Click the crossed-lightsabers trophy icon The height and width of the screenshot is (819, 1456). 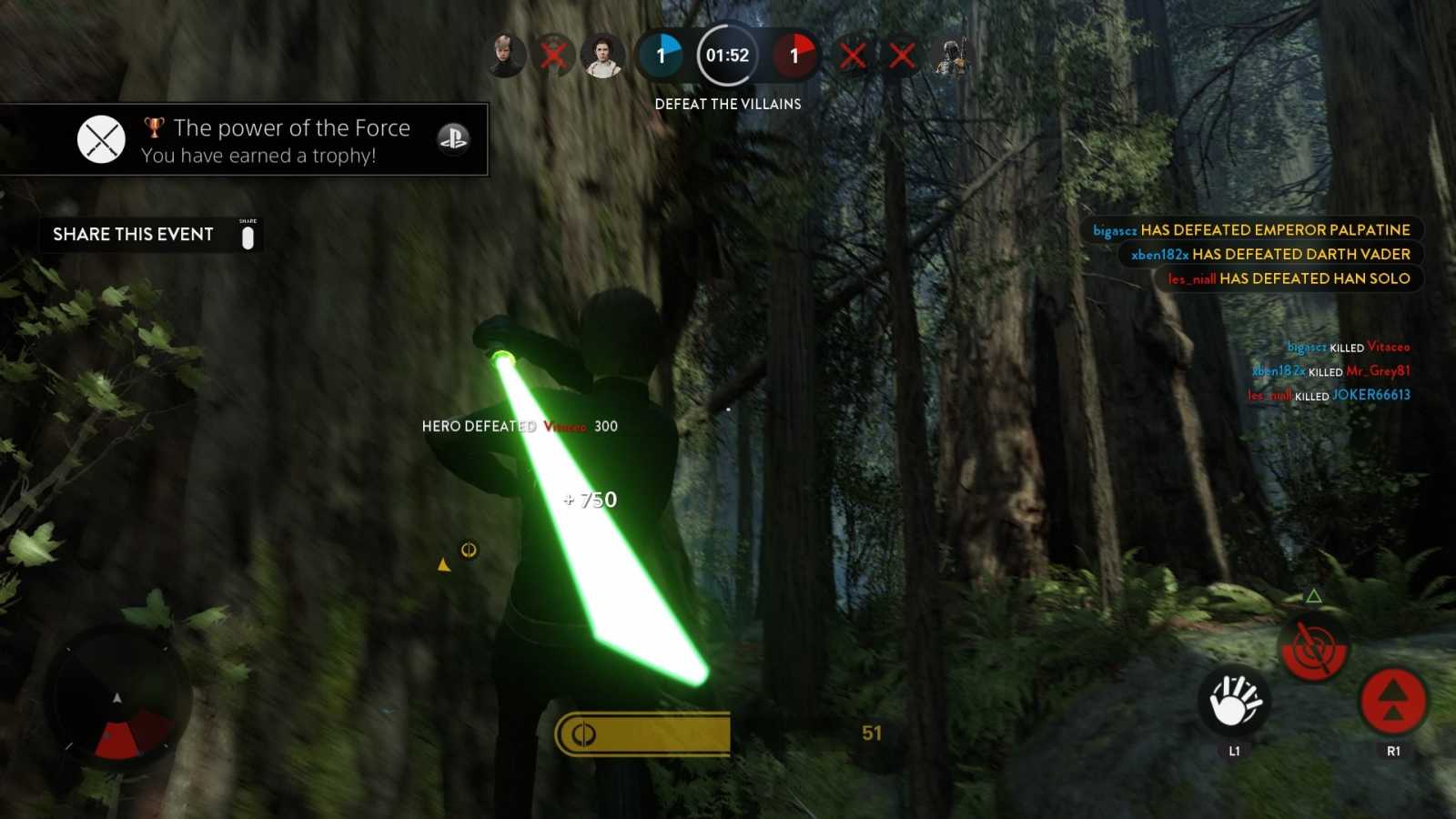[x=102, y=138]
